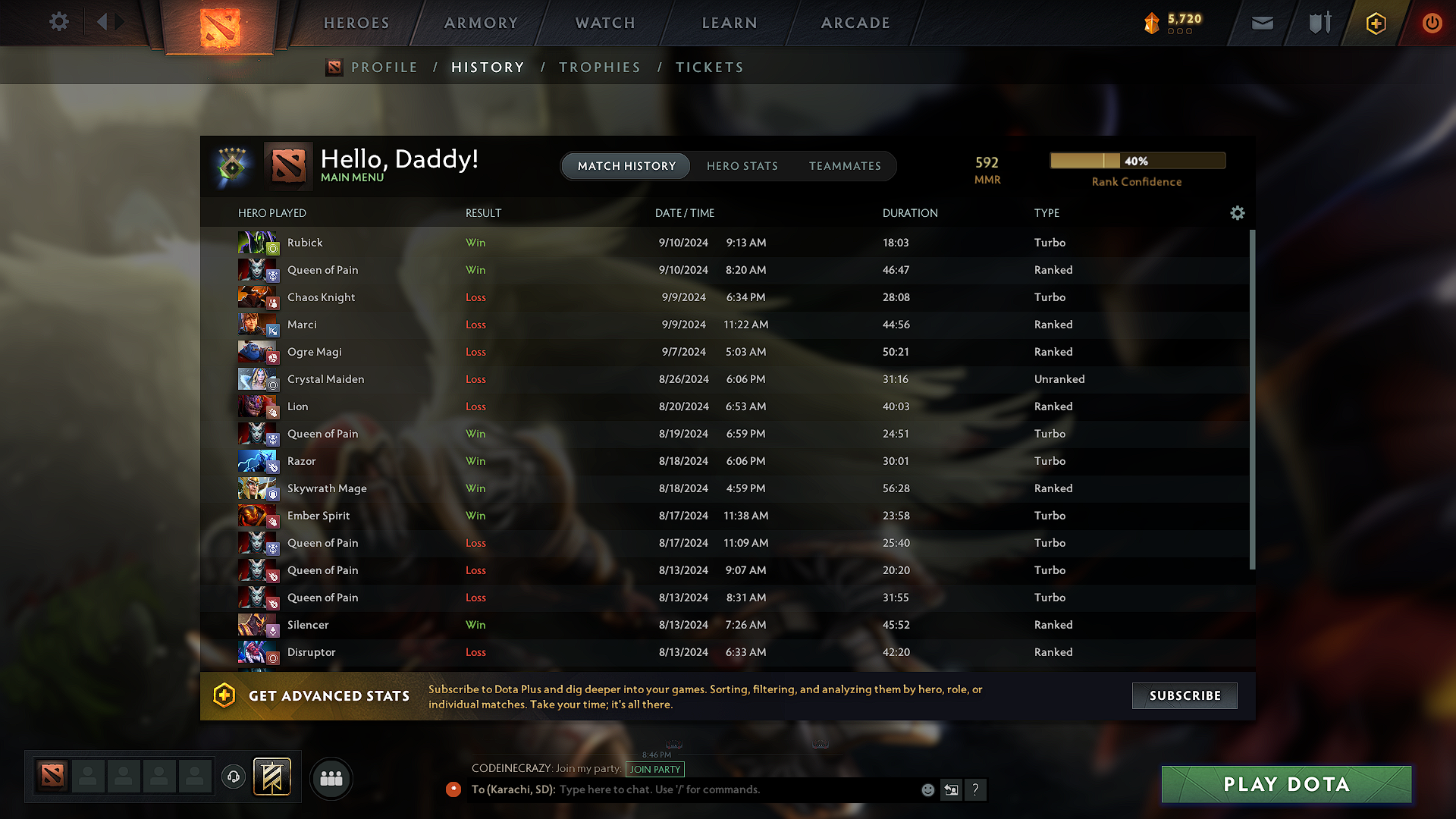Click Join Party in CodeineCrazy's invite
This screenshot has height=819, width=1456.
coord(654,769)
